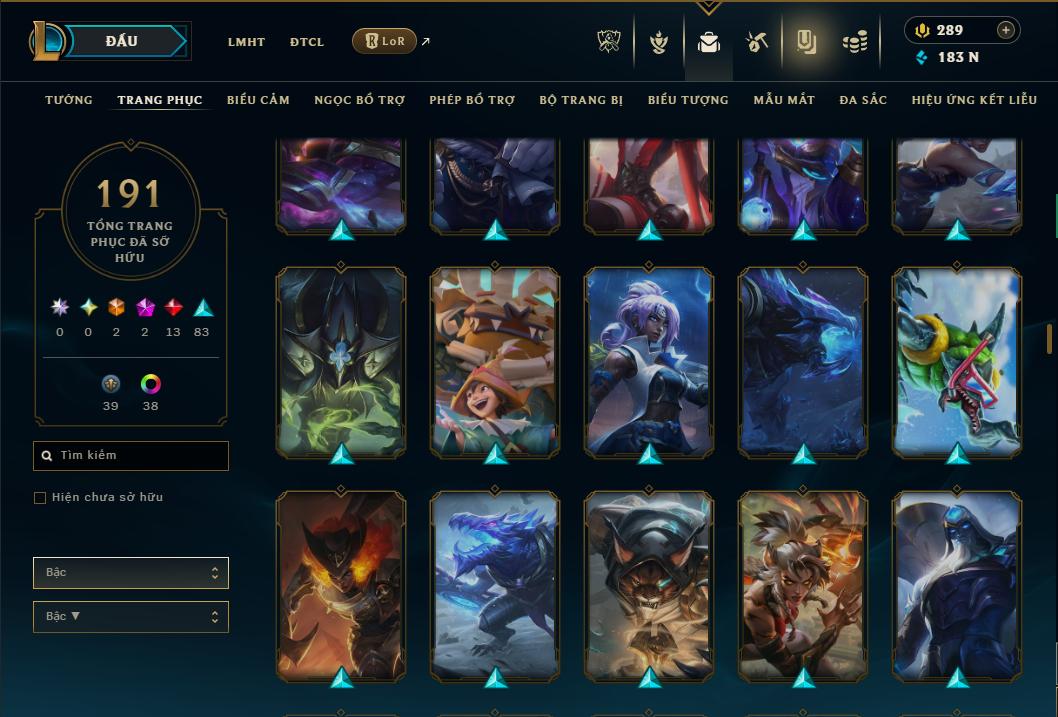Click the Tìm kiếm search field
Viewport: 1058px width, 717px height.
point(131,456)
